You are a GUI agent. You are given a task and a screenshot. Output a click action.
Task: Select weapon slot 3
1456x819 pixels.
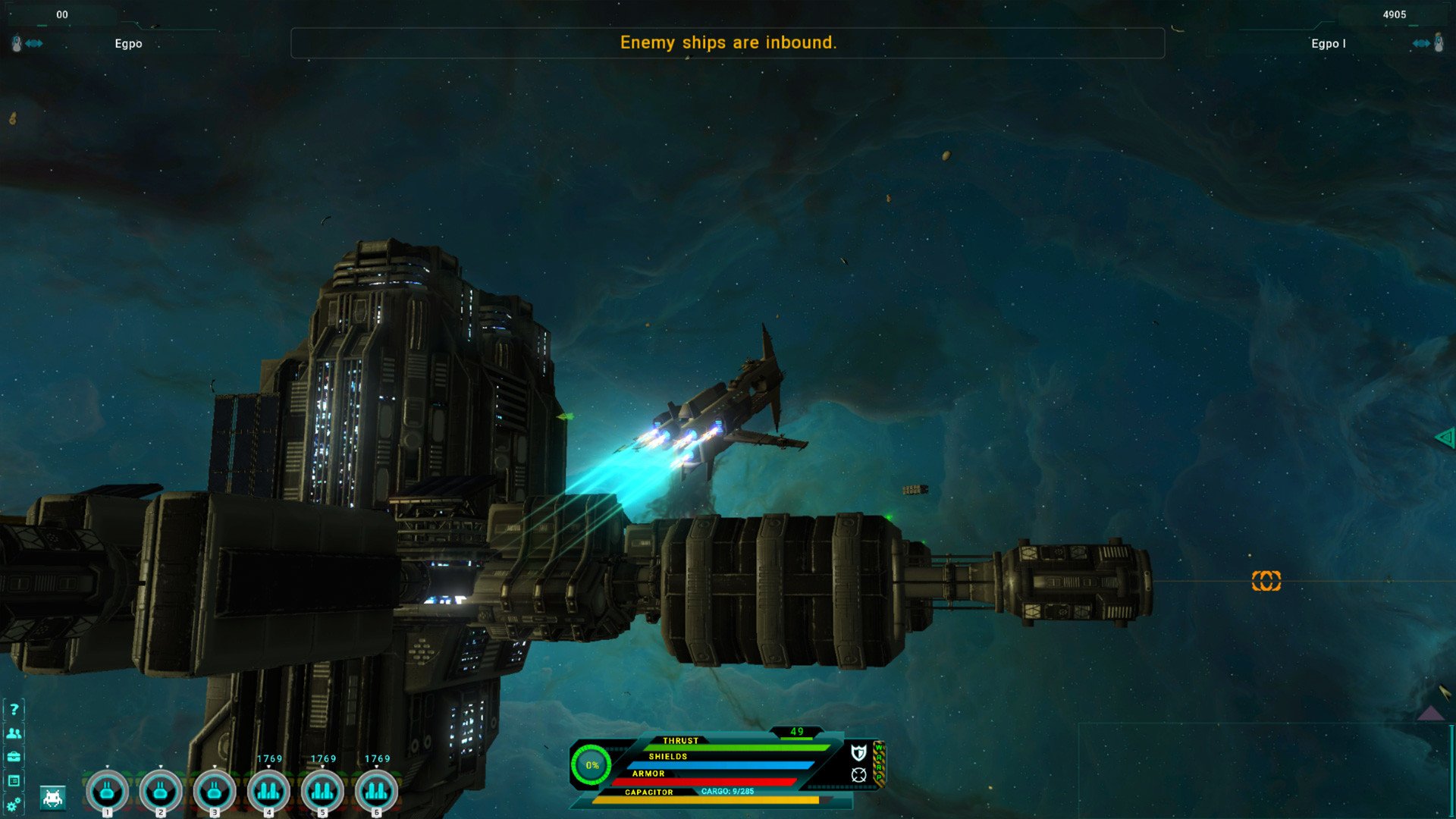click(215, 792)
